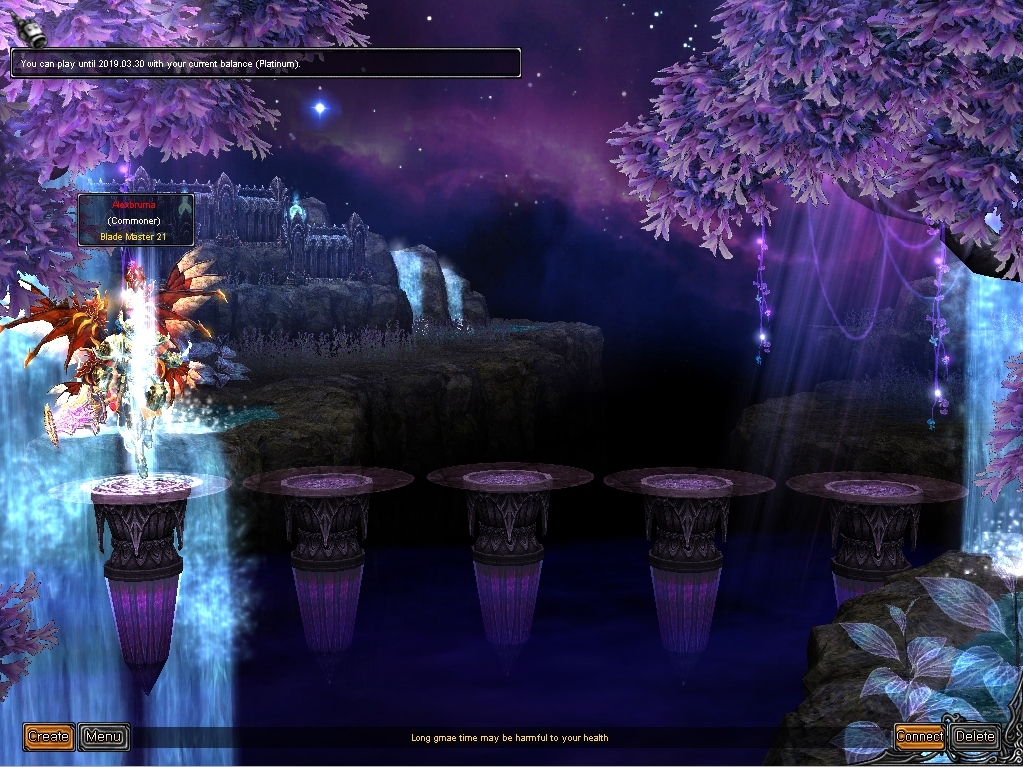Choose the winged Blade Master character
The image size is (1023, 767).
135,360
